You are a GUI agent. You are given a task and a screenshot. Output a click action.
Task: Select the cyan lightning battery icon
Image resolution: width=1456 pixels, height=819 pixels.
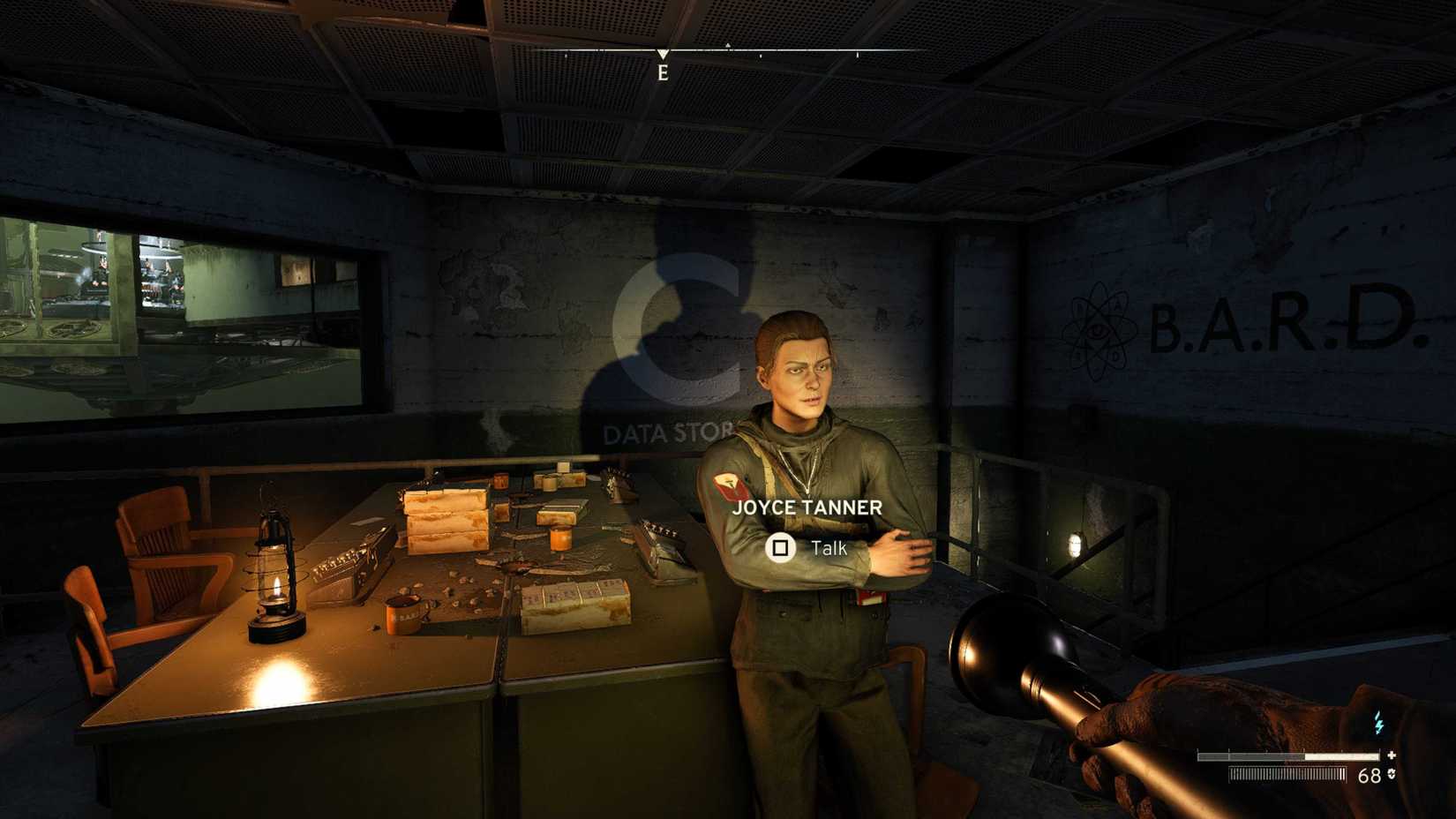(1379, 723)
